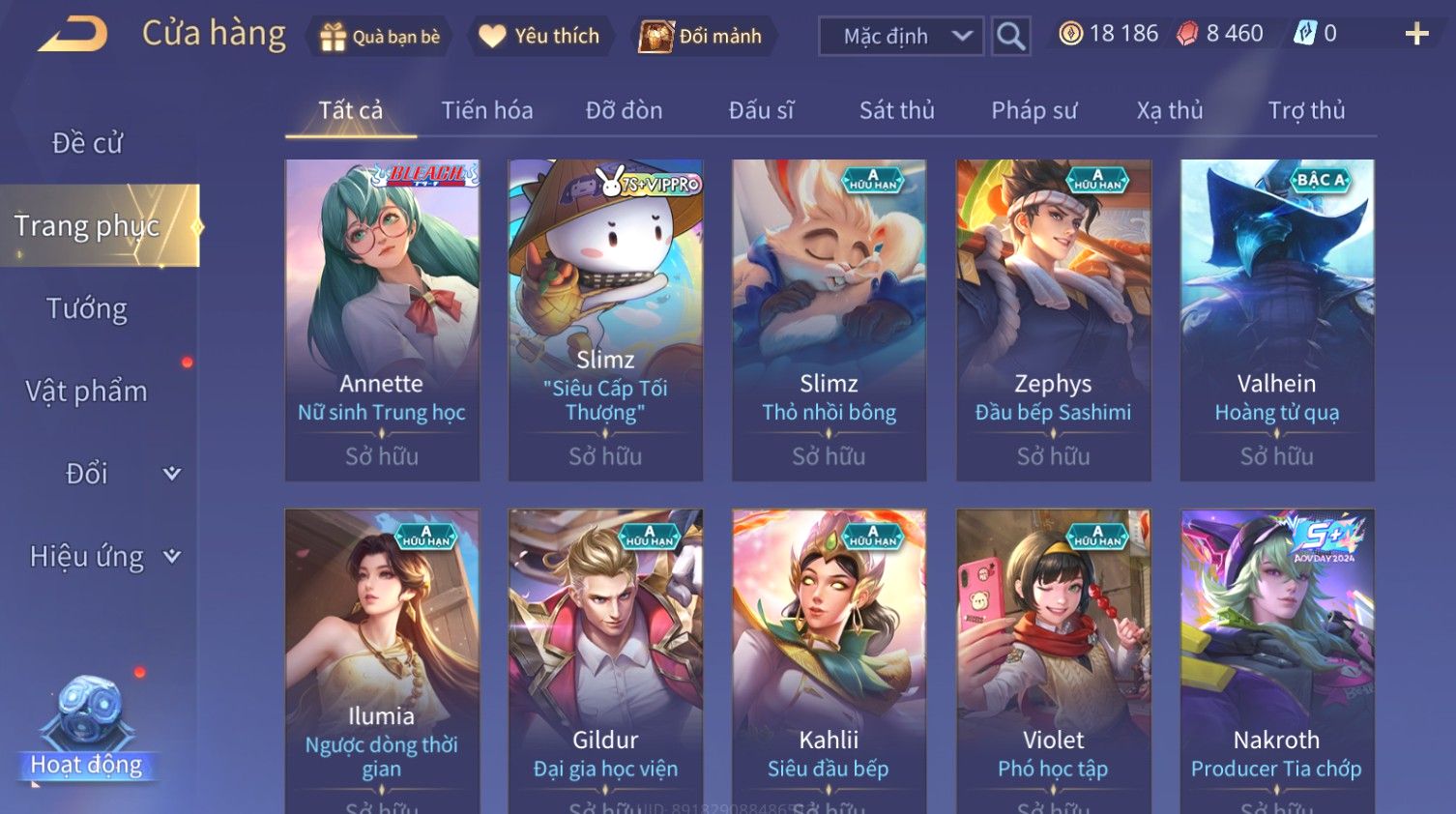View the Zephys Đầu bếp Sashimi skin

1053,319
